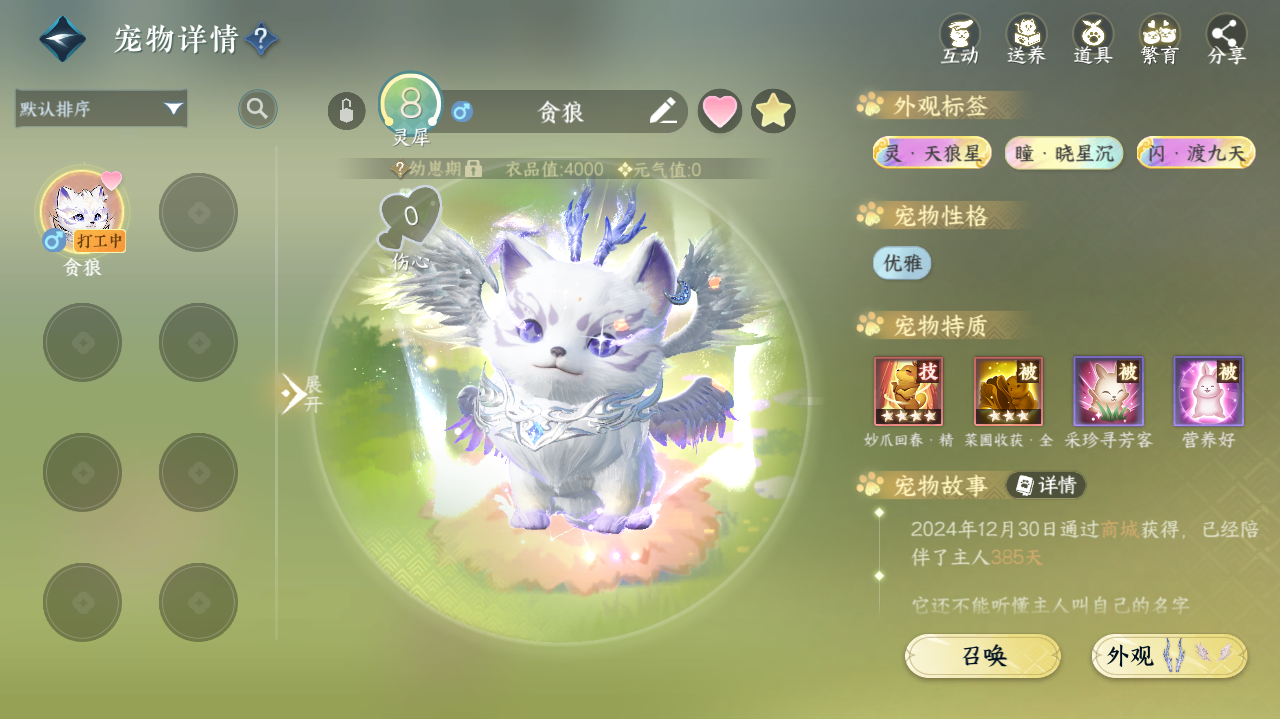Open the 互动 interaction menu
1280x719 pixels.
tap(959, 39)
